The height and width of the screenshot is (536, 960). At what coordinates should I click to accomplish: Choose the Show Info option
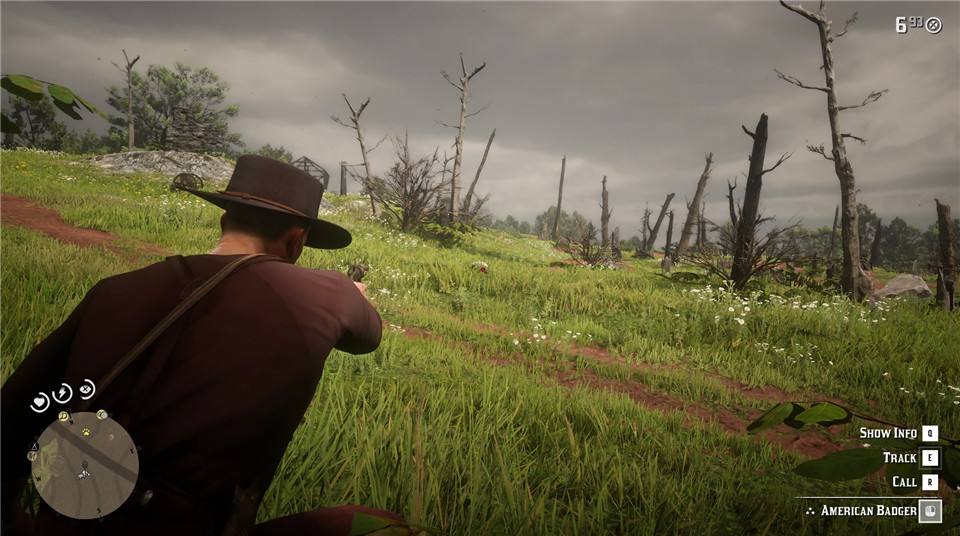click(x=888, y=433)
